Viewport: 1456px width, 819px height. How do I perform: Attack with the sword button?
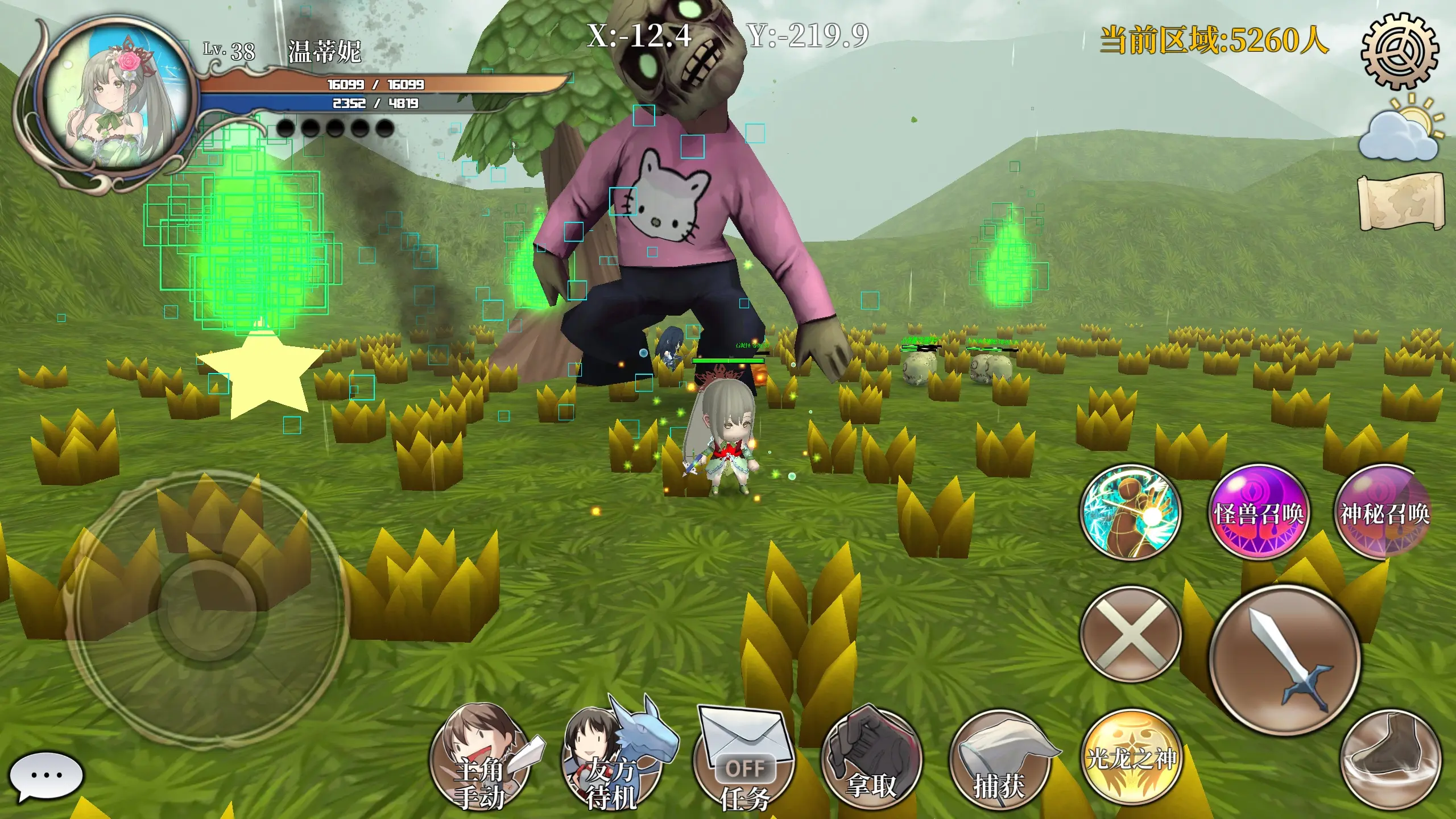click(x=1284, y=660)
